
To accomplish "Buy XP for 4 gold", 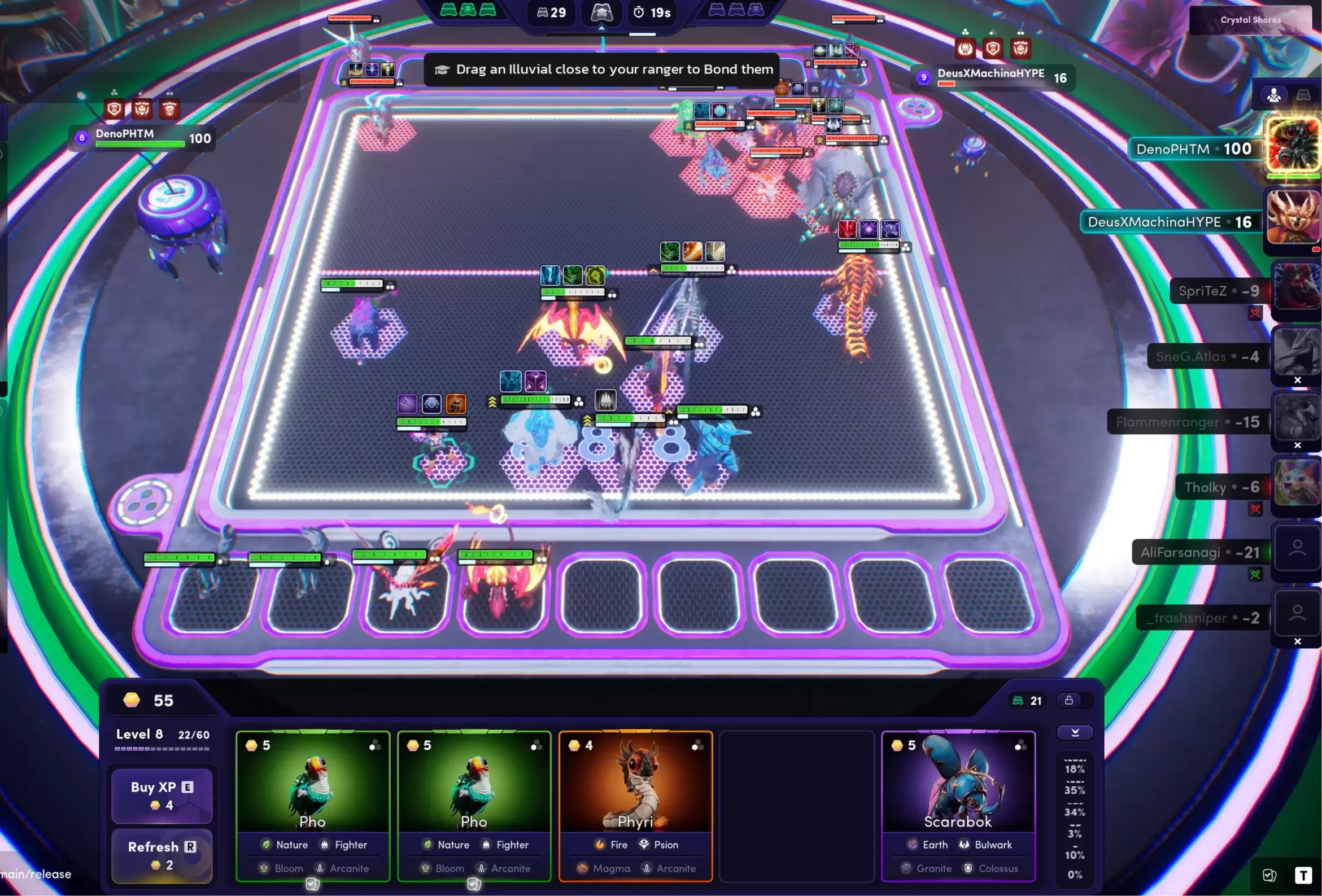I will [x=162, y=795].
